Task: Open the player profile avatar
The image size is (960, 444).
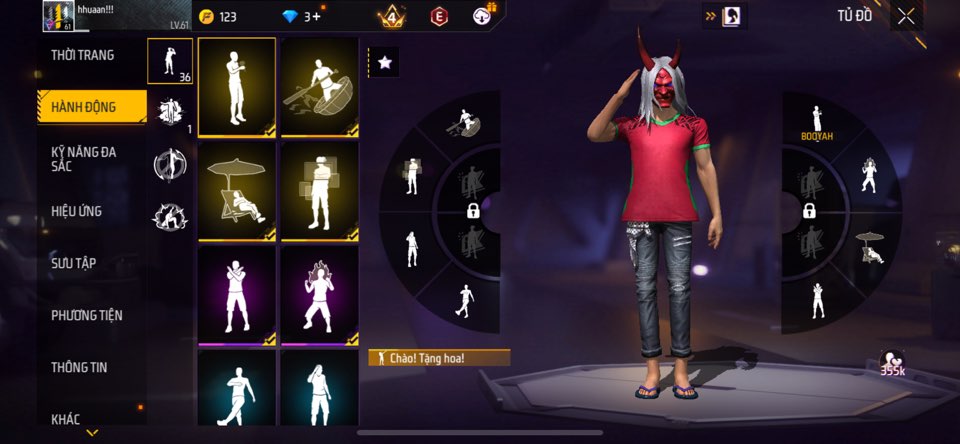Action: (x=57, y=15)
